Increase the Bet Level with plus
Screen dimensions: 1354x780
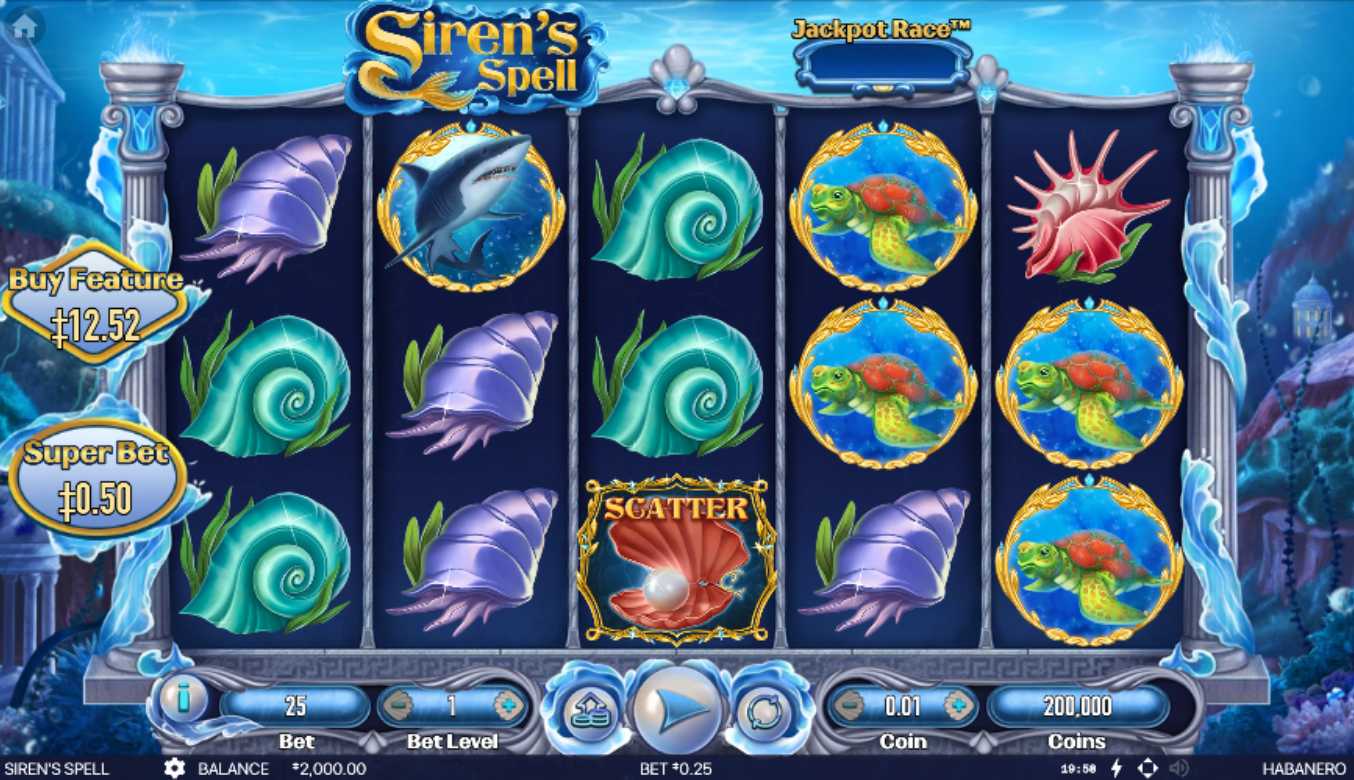click(x=508, y=706)
